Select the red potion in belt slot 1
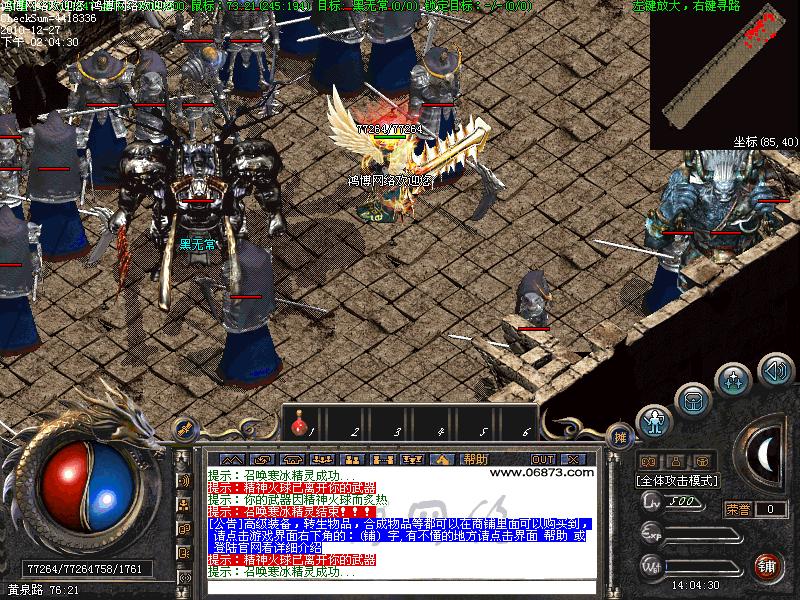 [x=297, y=427]
